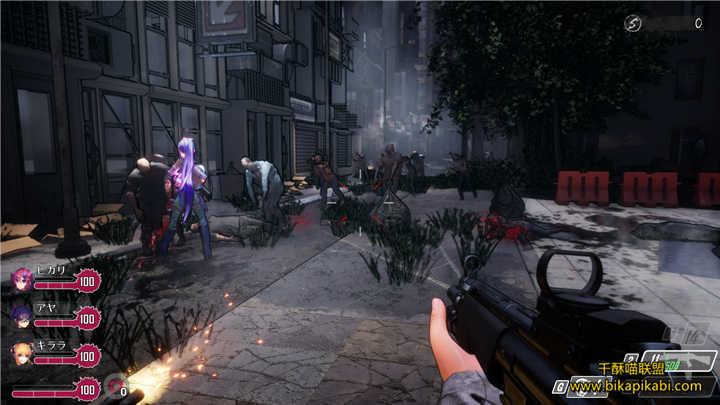Select Aya's dark-haired portrait
The height and width of the screenshot is (405, 720).
[20, 315]
